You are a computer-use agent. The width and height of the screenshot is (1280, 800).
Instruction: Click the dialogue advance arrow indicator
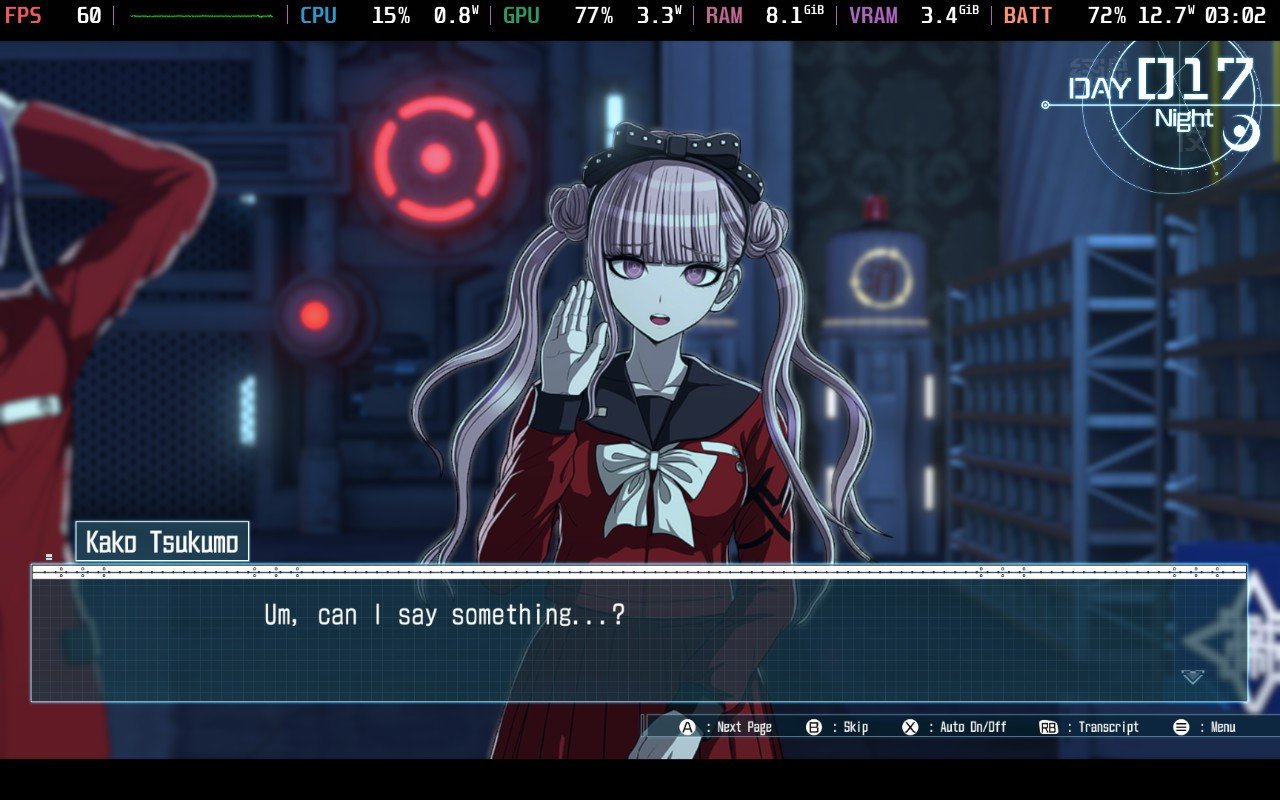pyautogui.click(x=1192, y=677)
